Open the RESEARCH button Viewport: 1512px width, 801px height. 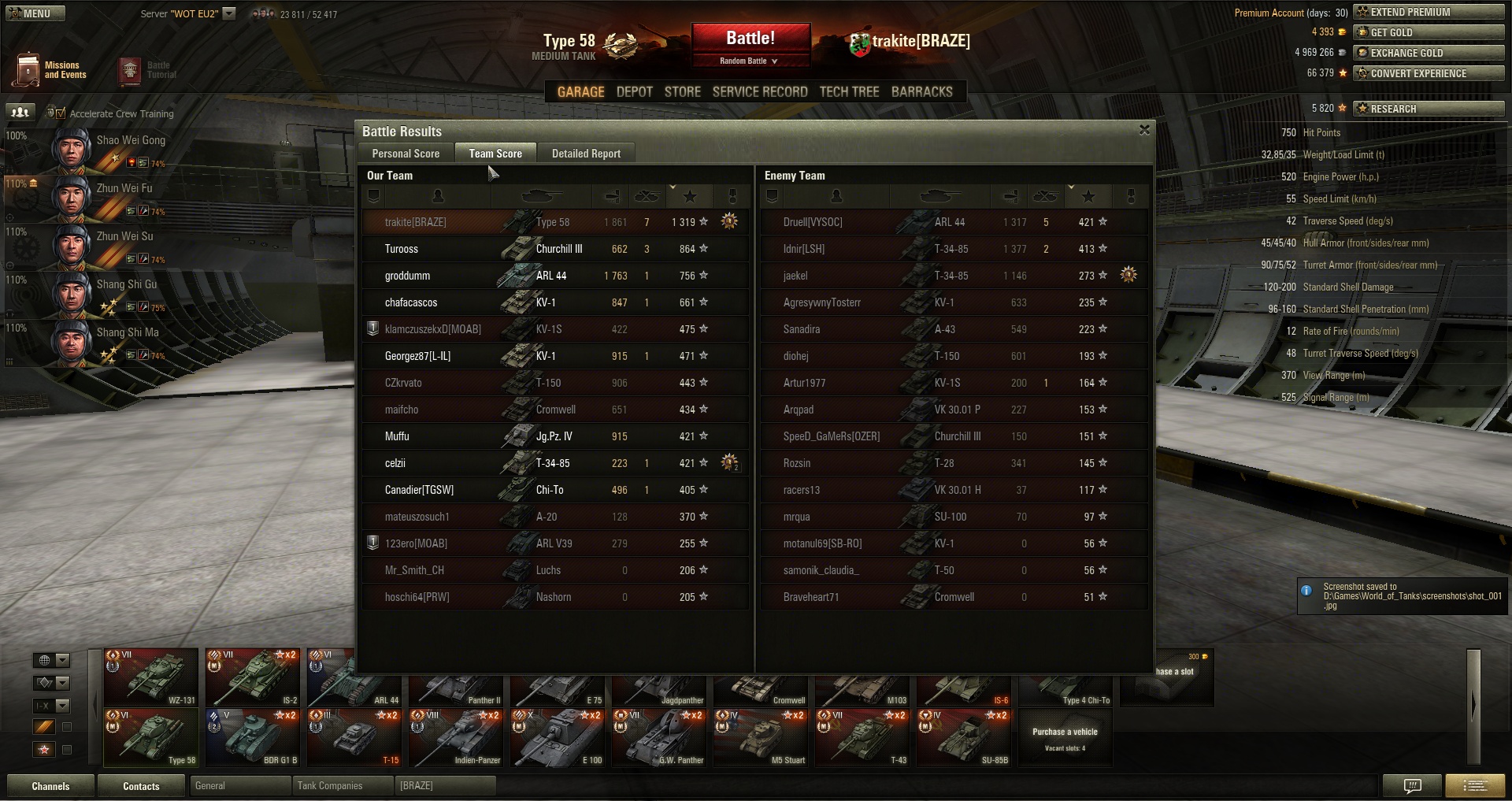[1428, 109]
